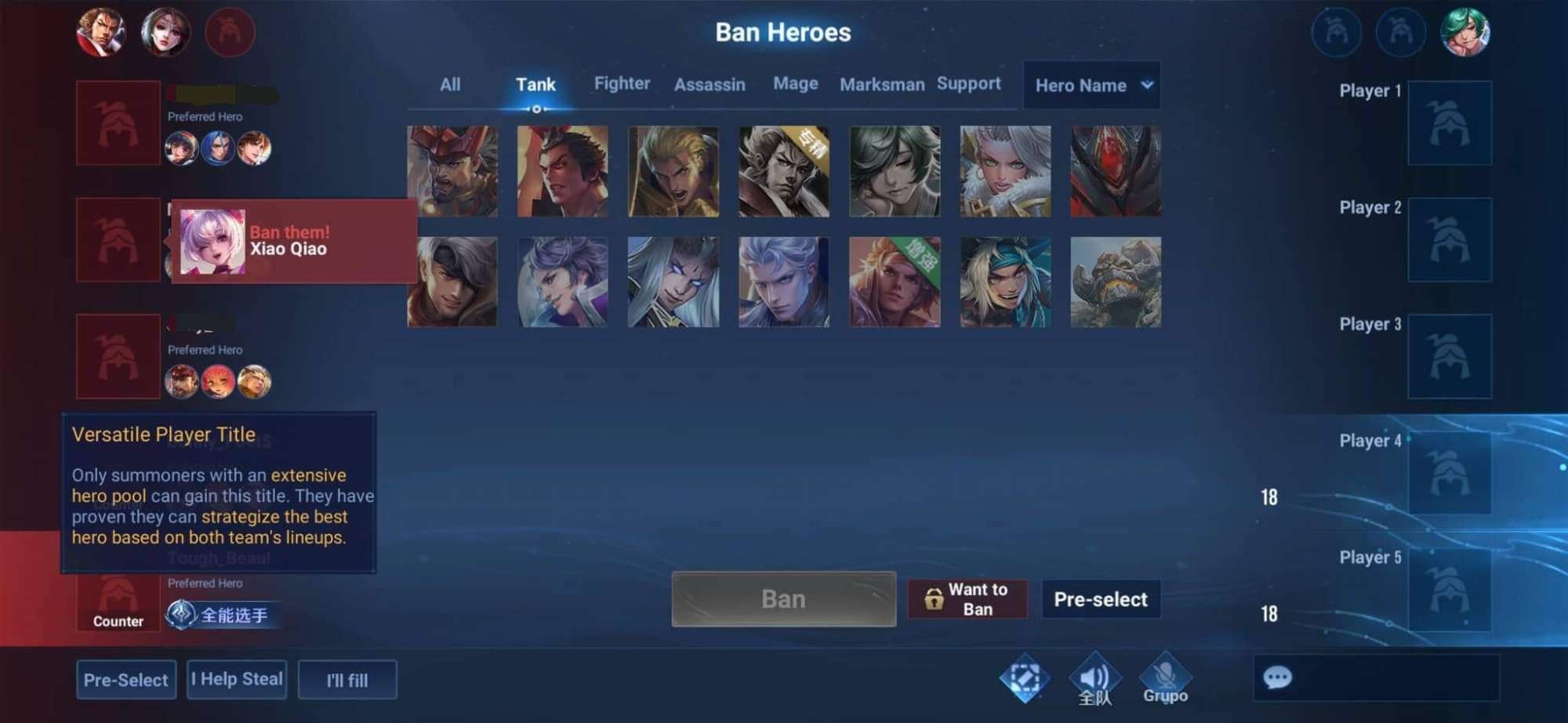Switch to the Marksman tab
Screen dimensions: 1568x723
(882, 85)
